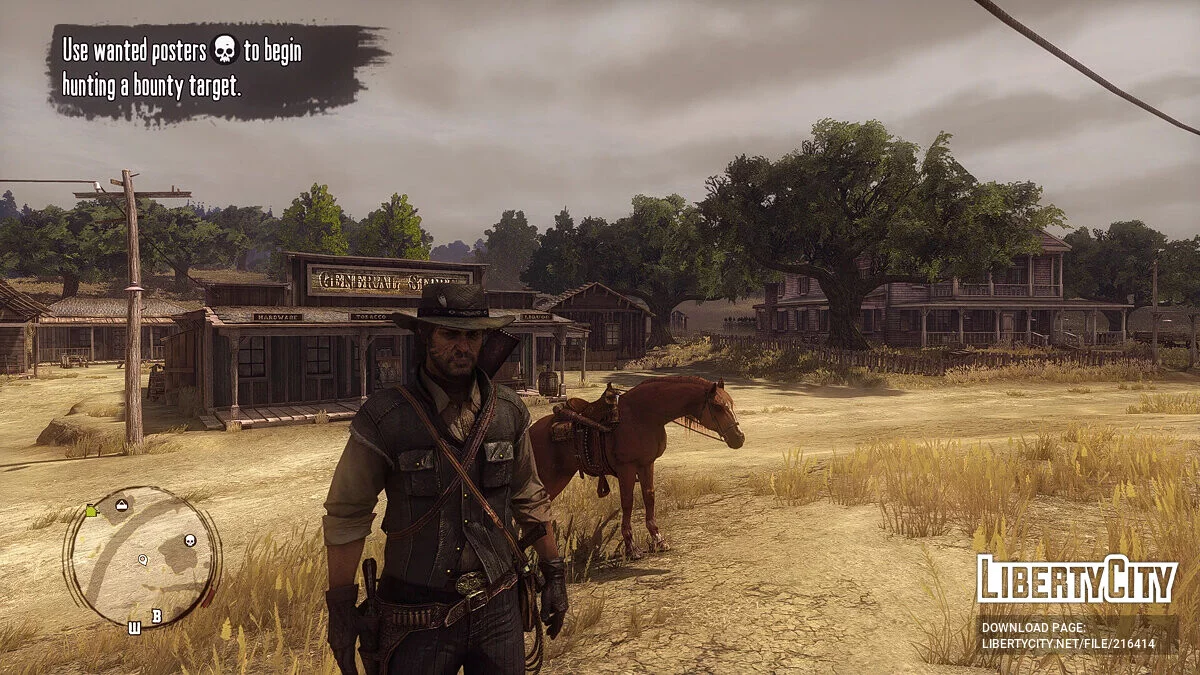The image size is (1200, 675).
Task: Select the green house marker on minimap
Action: pos(92,511)
